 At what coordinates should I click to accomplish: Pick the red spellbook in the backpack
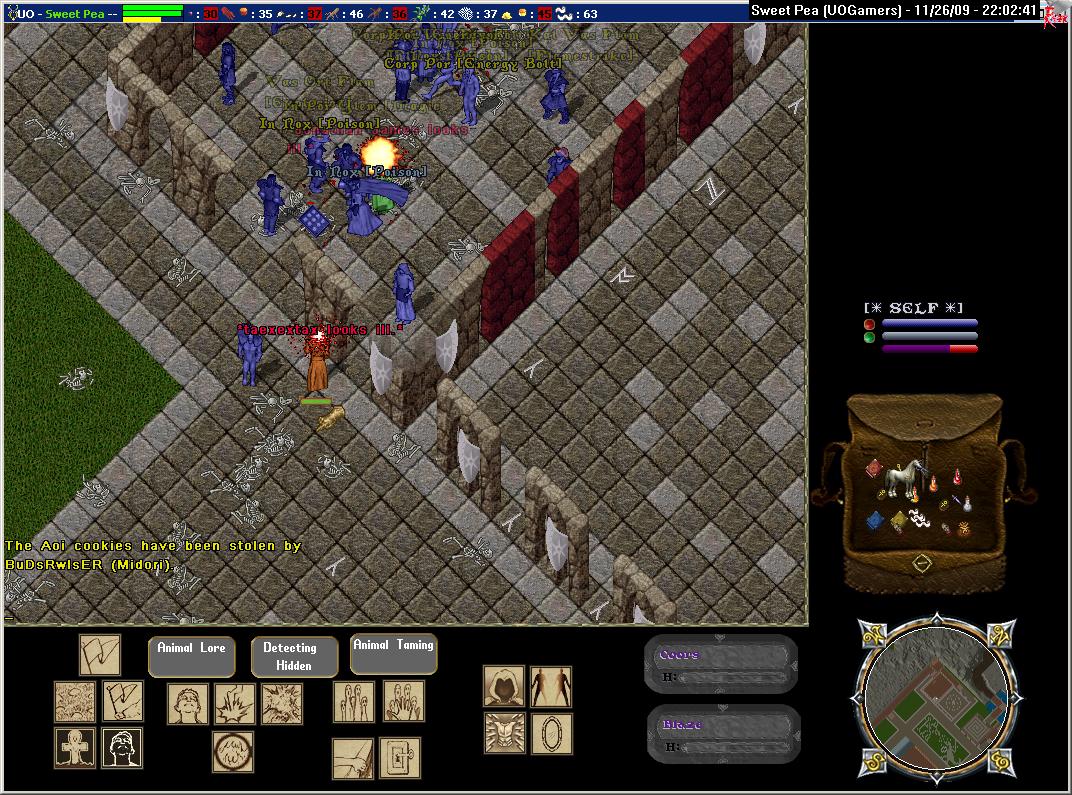pyautogui.click(x=872, y=468)
